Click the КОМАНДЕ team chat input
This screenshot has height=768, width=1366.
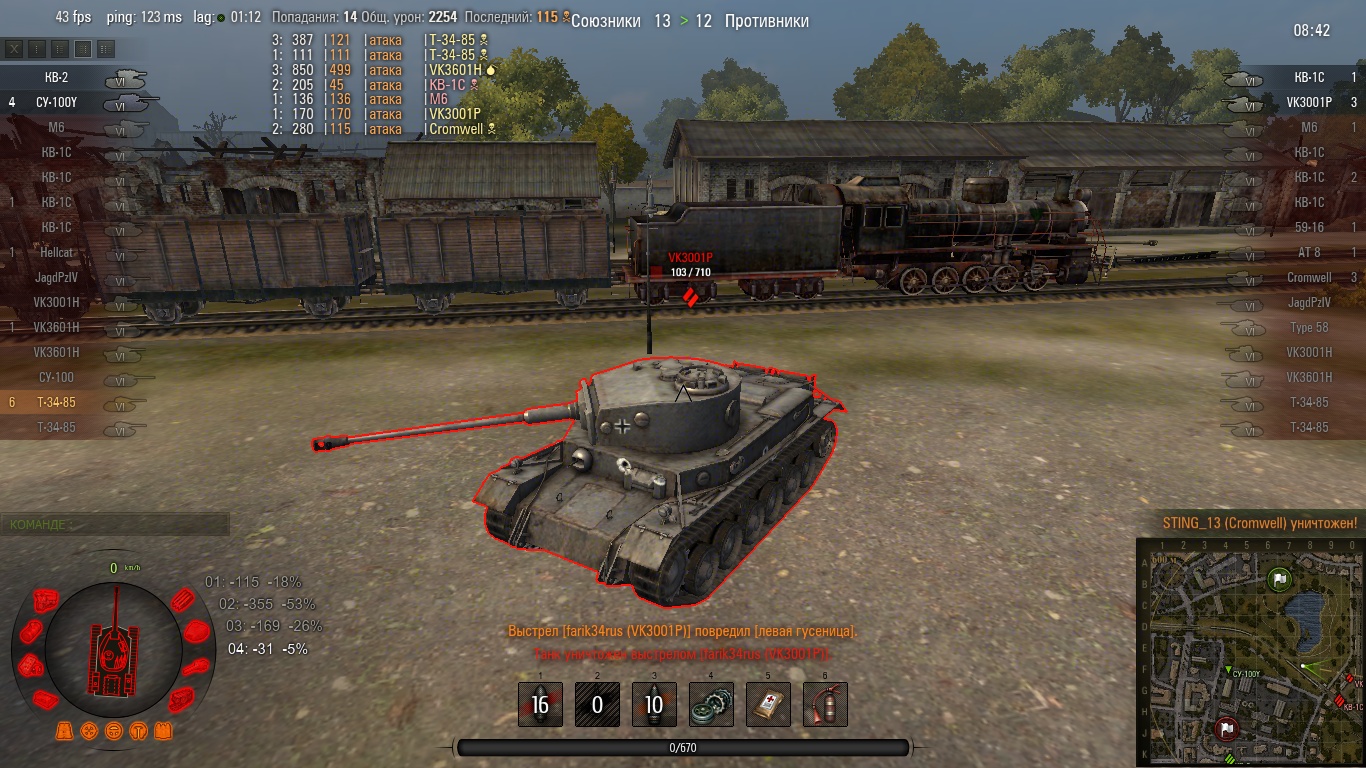tap(115, 524)
